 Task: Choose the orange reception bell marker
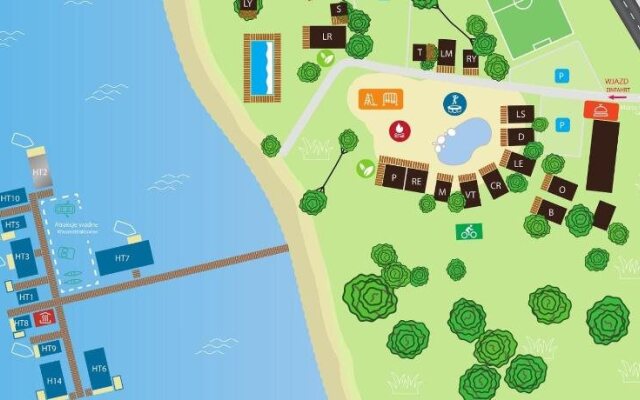pyautogui.click(x=598, y=111)
